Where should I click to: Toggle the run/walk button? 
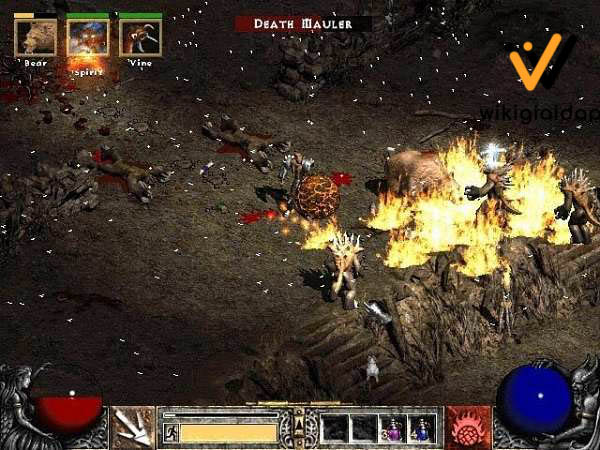click(170, 433)
